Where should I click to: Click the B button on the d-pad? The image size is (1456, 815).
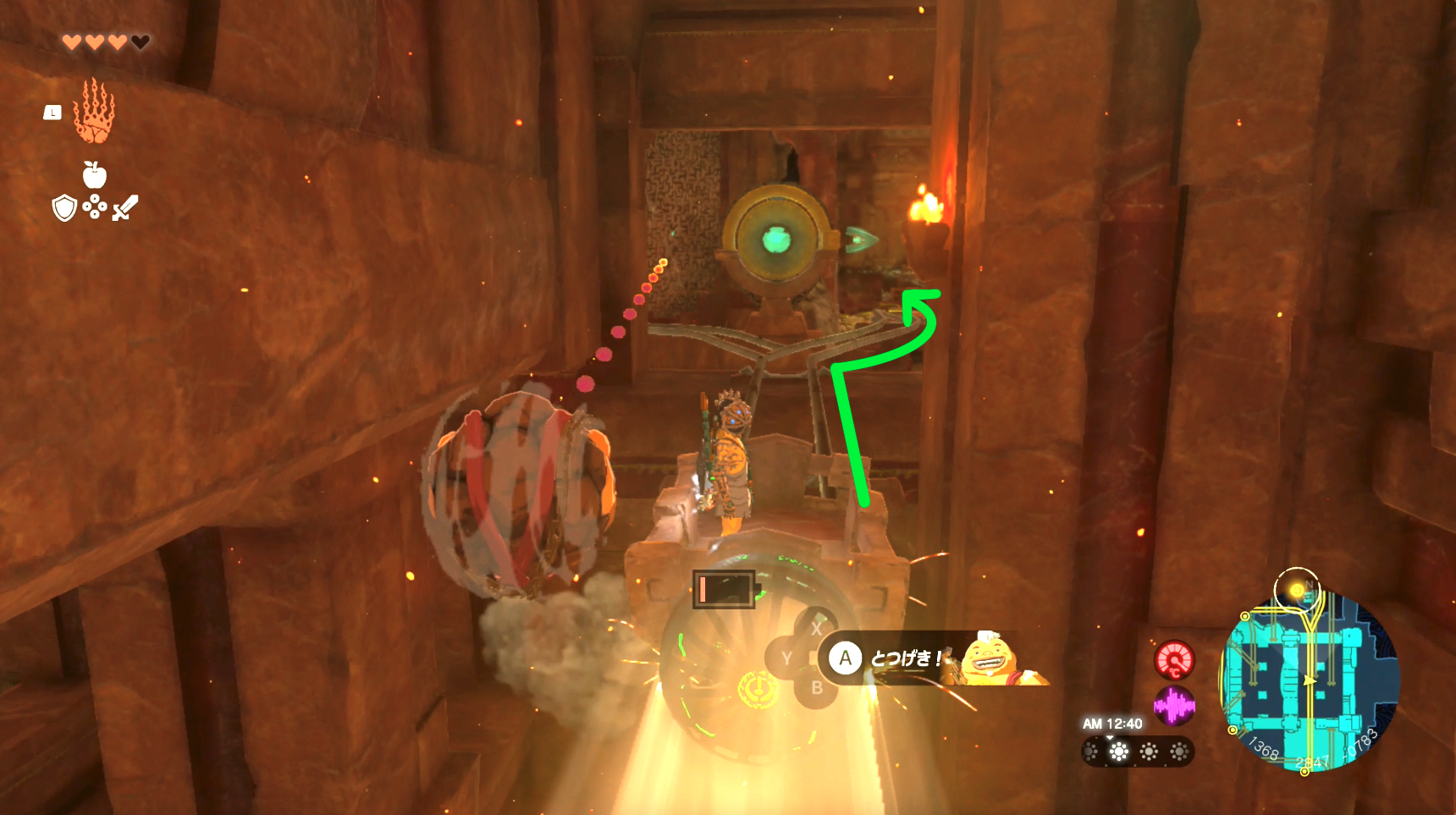(x=815, y=687)
